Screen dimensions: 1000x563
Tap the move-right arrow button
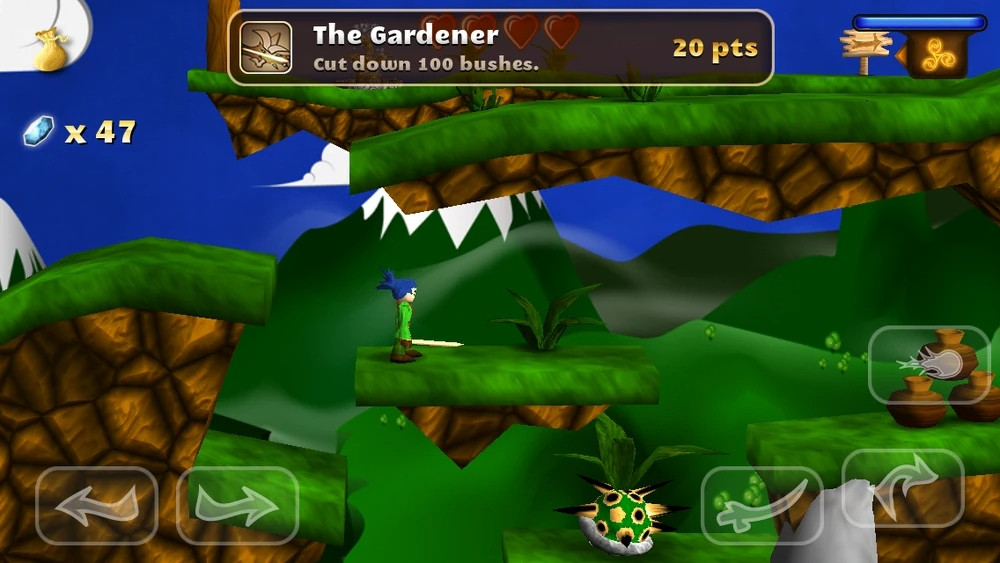[x=238, y=505]
